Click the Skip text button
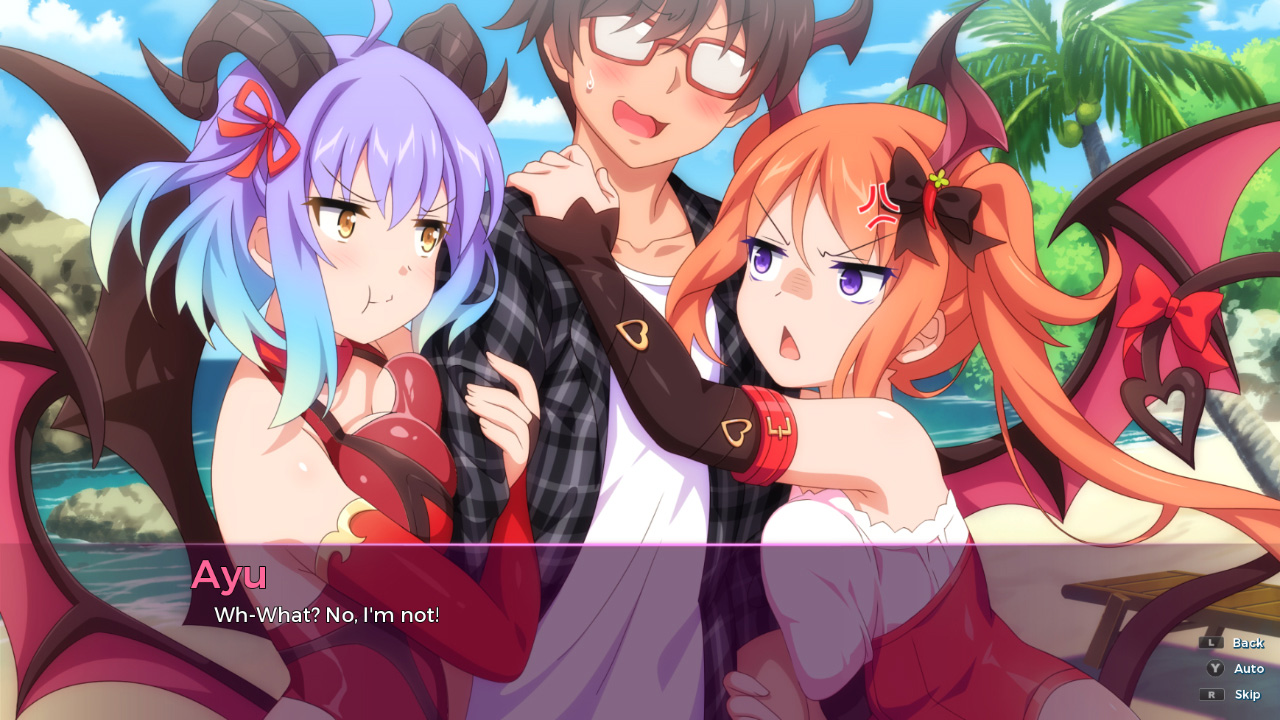This screenshot has height=720, width=1280. 1248,694
